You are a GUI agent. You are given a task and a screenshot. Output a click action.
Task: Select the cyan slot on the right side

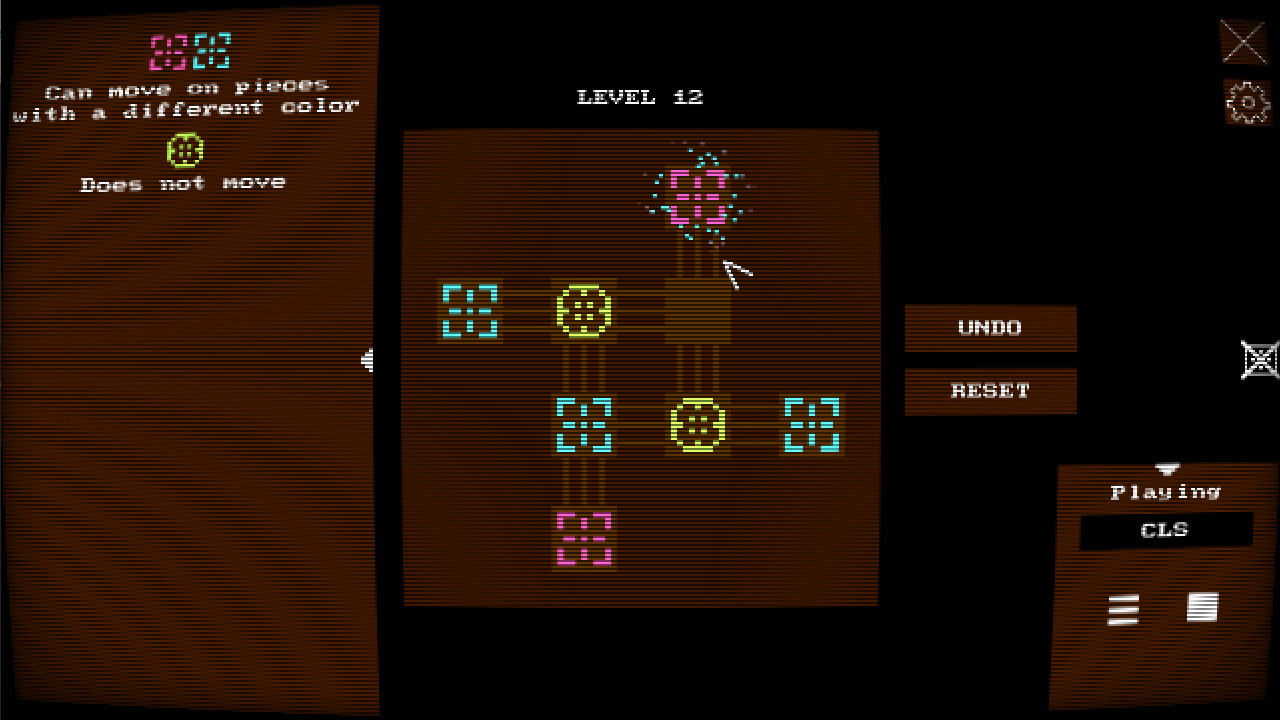click(812, 425)
